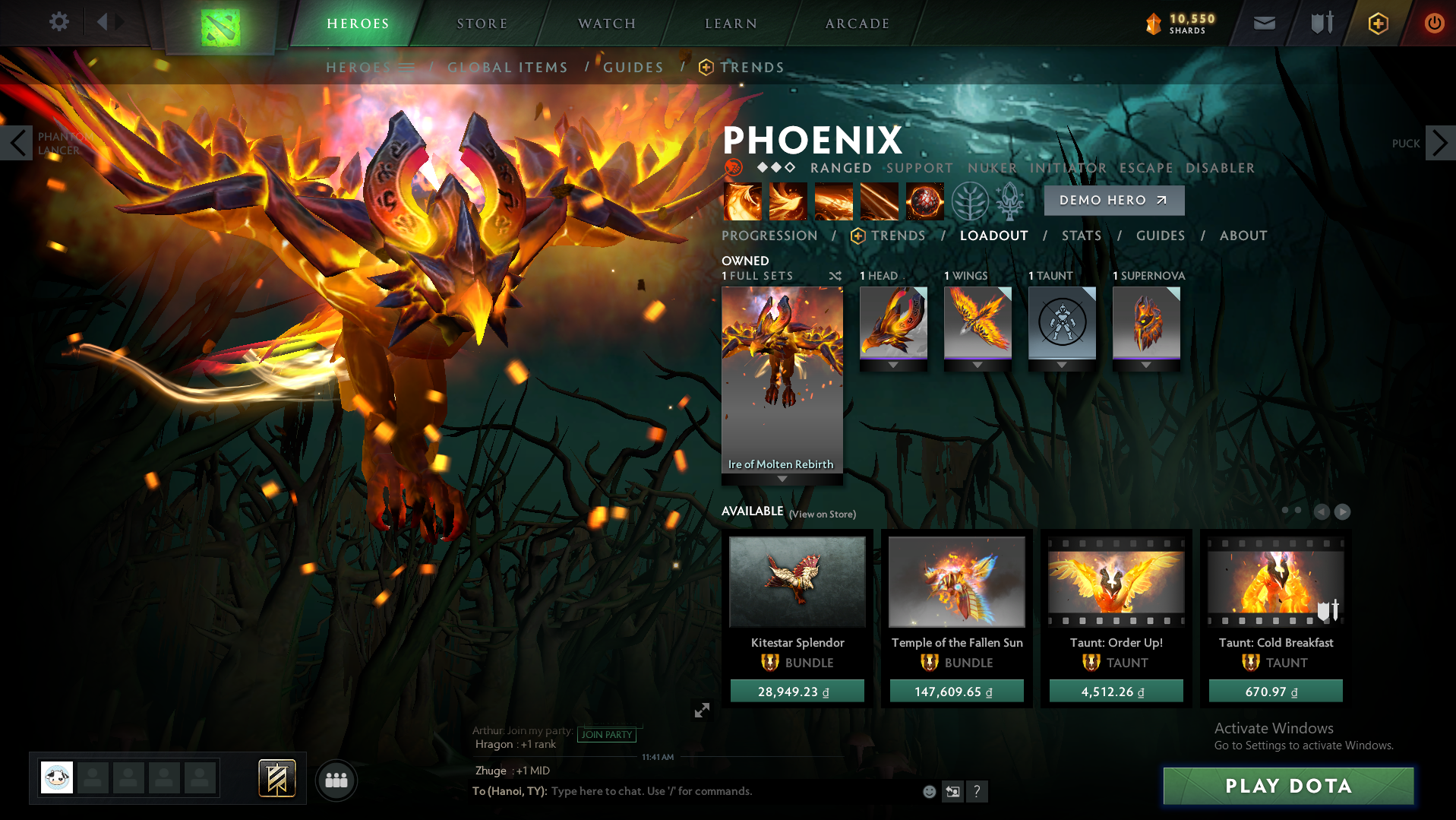The width and height of the screenshot is (1456, 820).
Task: Click the DEMO HERO button
Action: [x=1113, y=200]
